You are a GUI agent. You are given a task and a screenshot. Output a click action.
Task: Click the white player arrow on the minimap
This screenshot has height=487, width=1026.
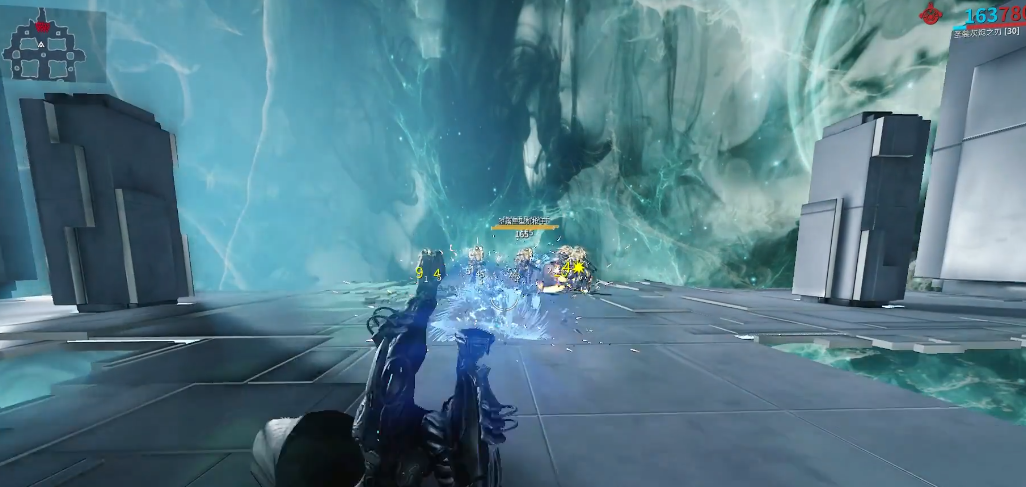[41, 45]
